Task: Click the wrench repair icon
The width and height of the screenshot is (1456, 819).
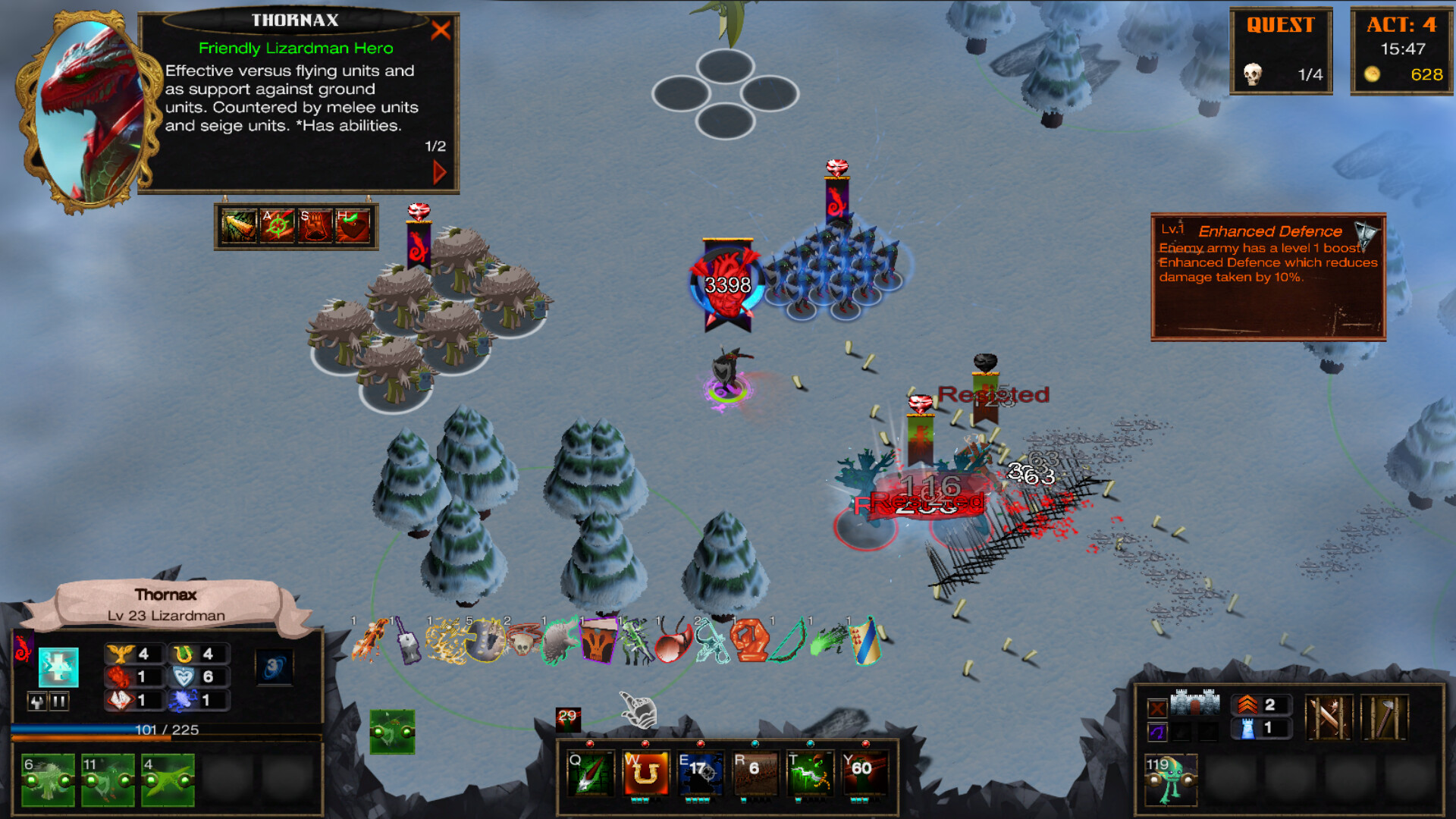Action: point(37,701)
